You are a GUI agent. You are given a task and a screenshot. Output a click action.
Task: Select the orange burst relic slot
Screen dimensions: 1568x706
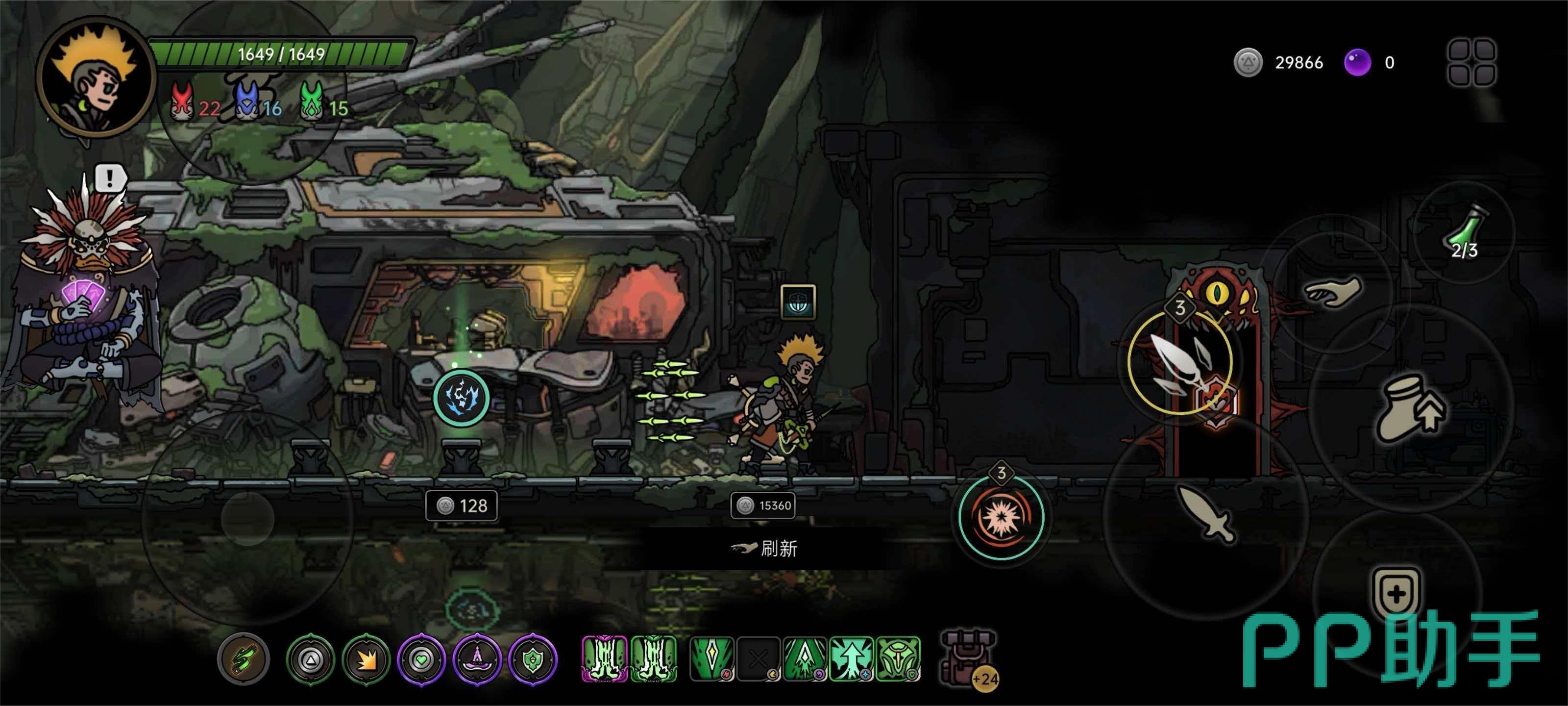[366, 659]
